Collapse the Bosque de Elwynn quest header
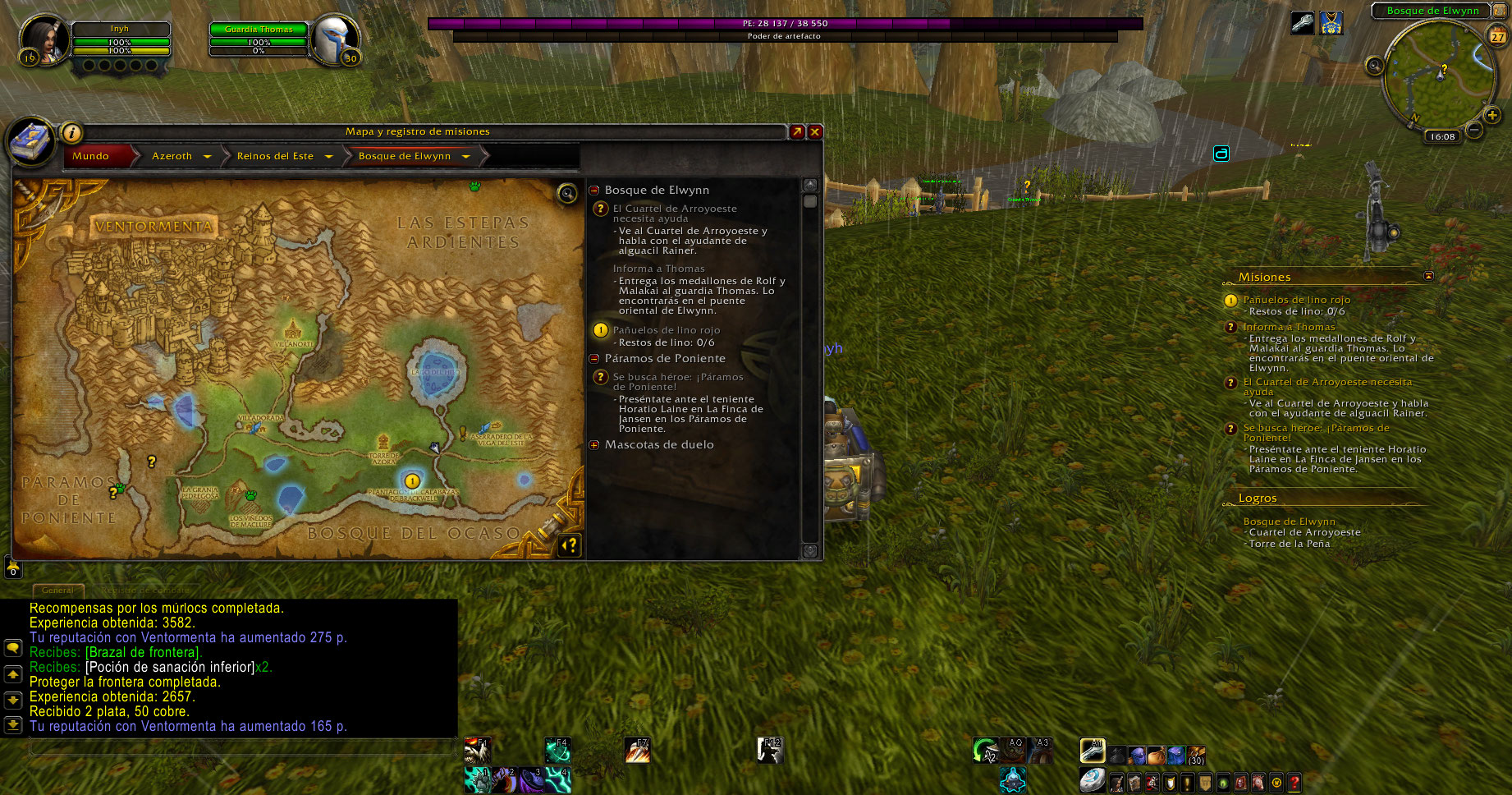 tap(594, 191)
